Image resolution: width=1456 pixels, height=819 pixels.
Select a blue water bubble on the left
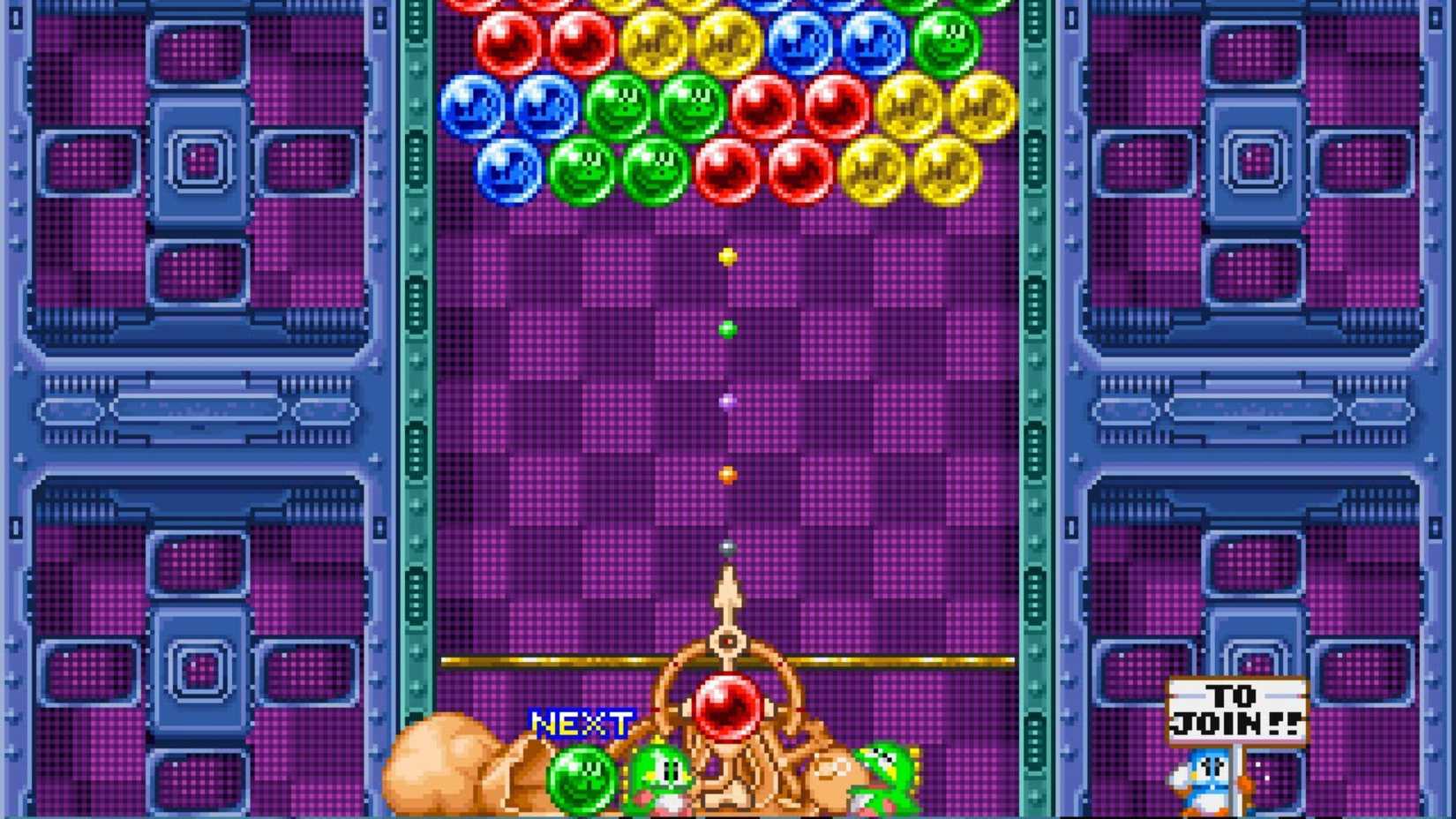(474, 106)
